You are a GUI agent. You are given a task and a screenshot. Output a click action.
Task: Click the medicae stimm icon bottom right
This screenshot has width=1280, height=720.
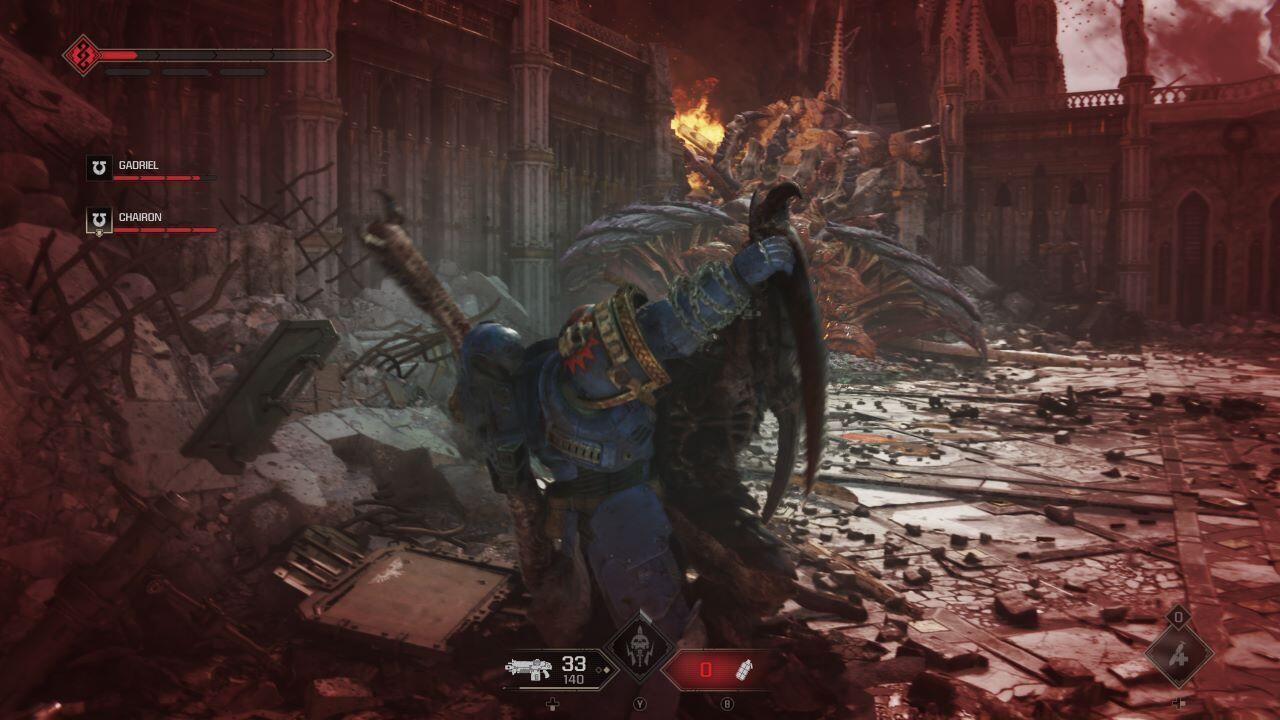(1180, 657)
